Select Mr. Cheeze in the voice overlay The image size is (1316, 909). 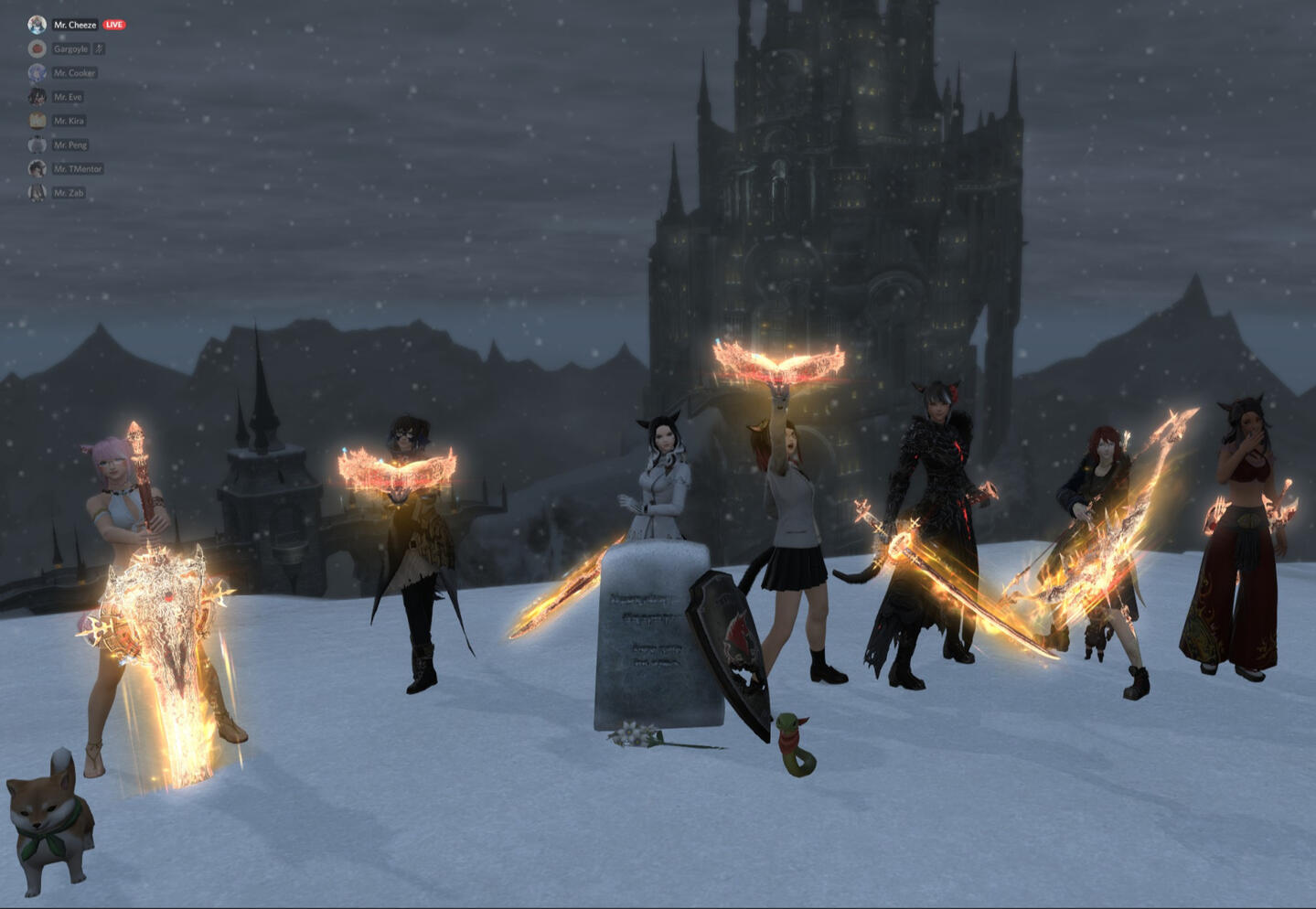74,25
